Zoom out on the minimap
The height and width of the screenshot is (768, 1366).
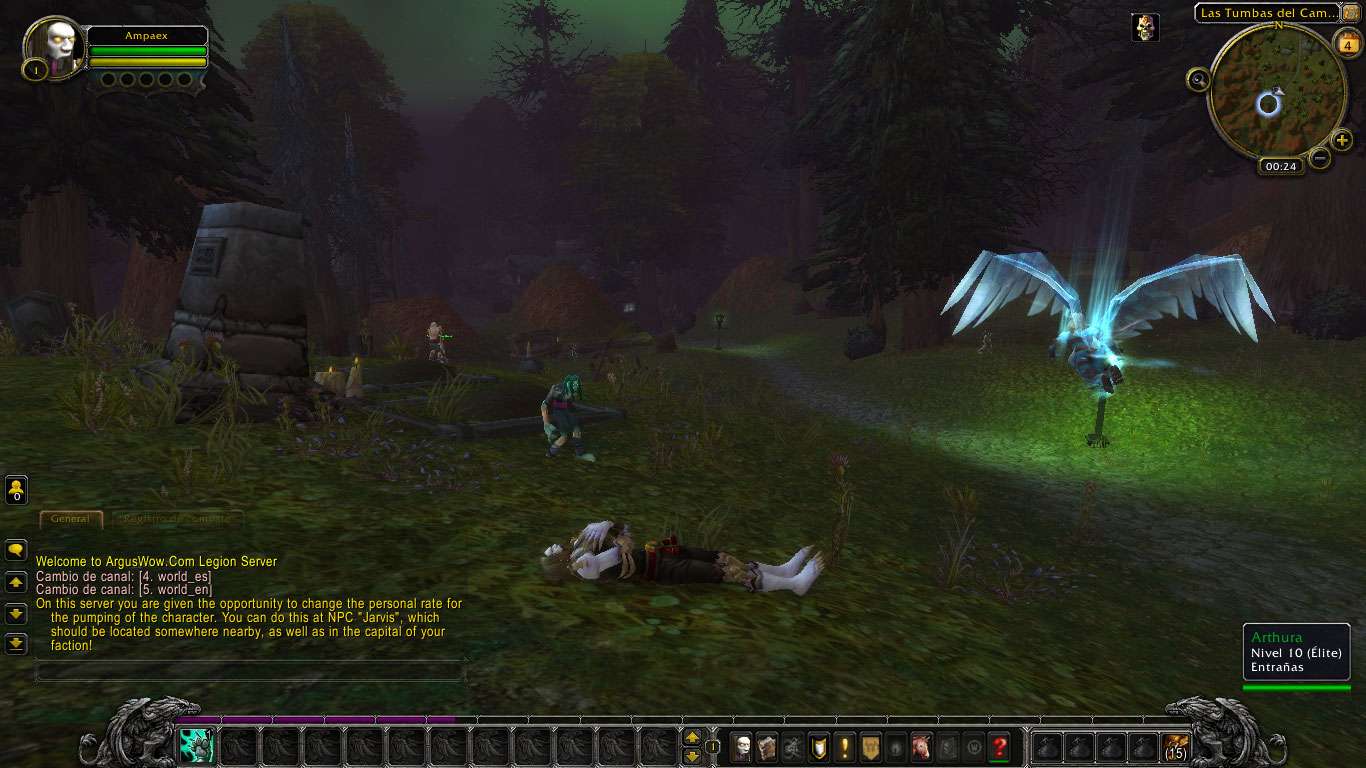(1320, 158)
